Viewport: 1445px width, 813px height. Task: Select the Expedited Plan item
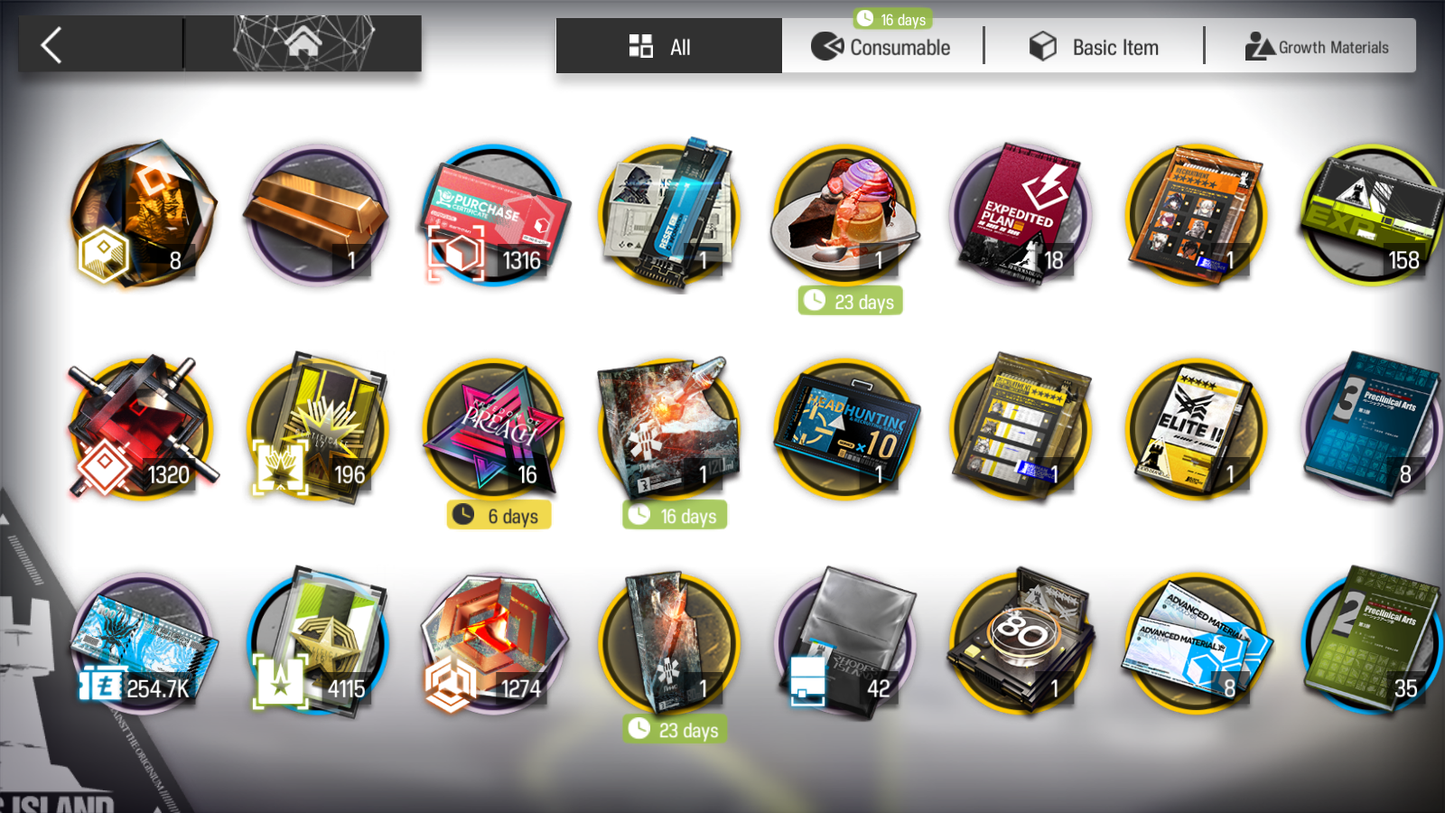(1020, 215)
